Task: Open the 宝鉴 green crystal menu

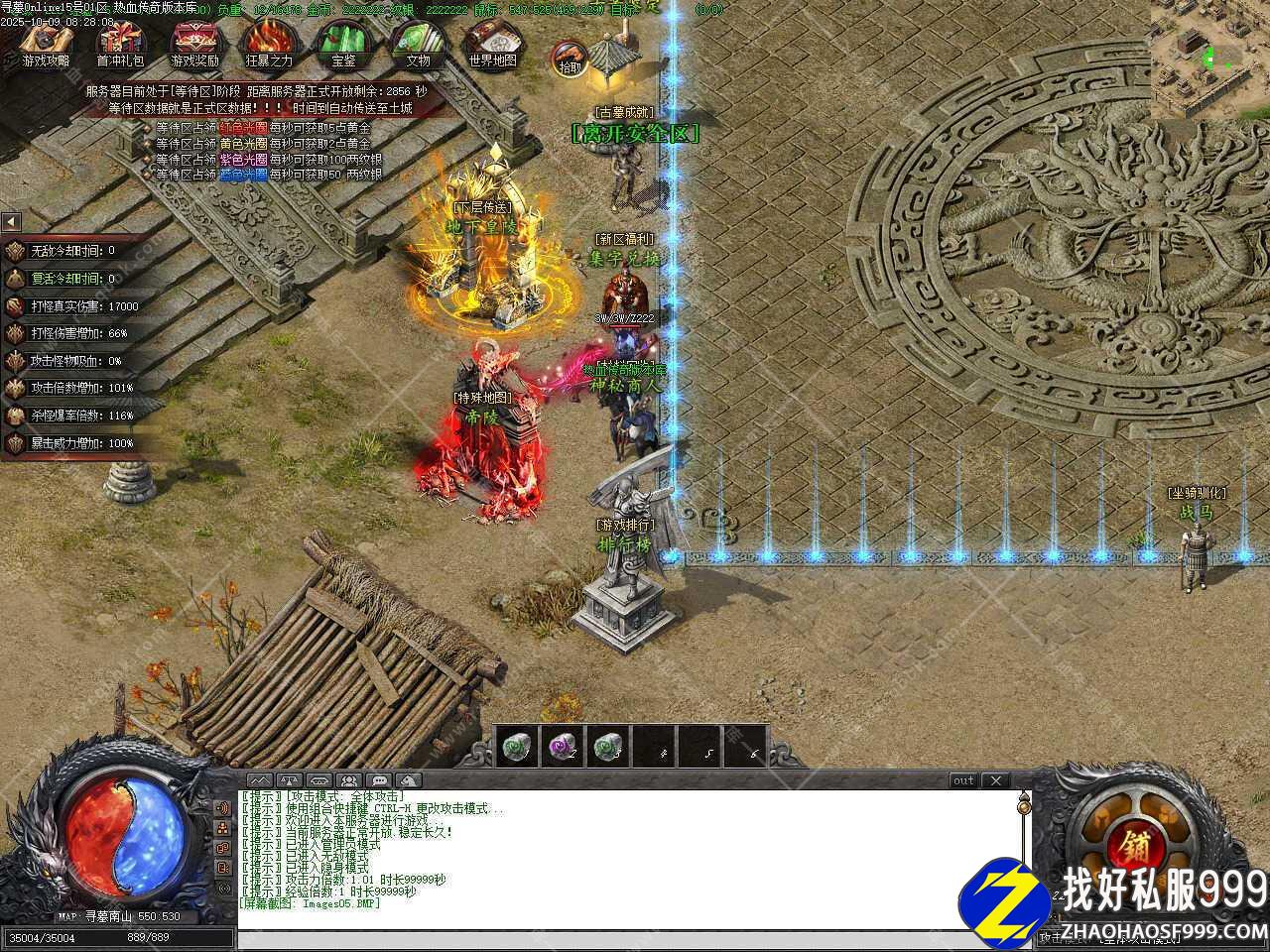Action: [343, 41]
